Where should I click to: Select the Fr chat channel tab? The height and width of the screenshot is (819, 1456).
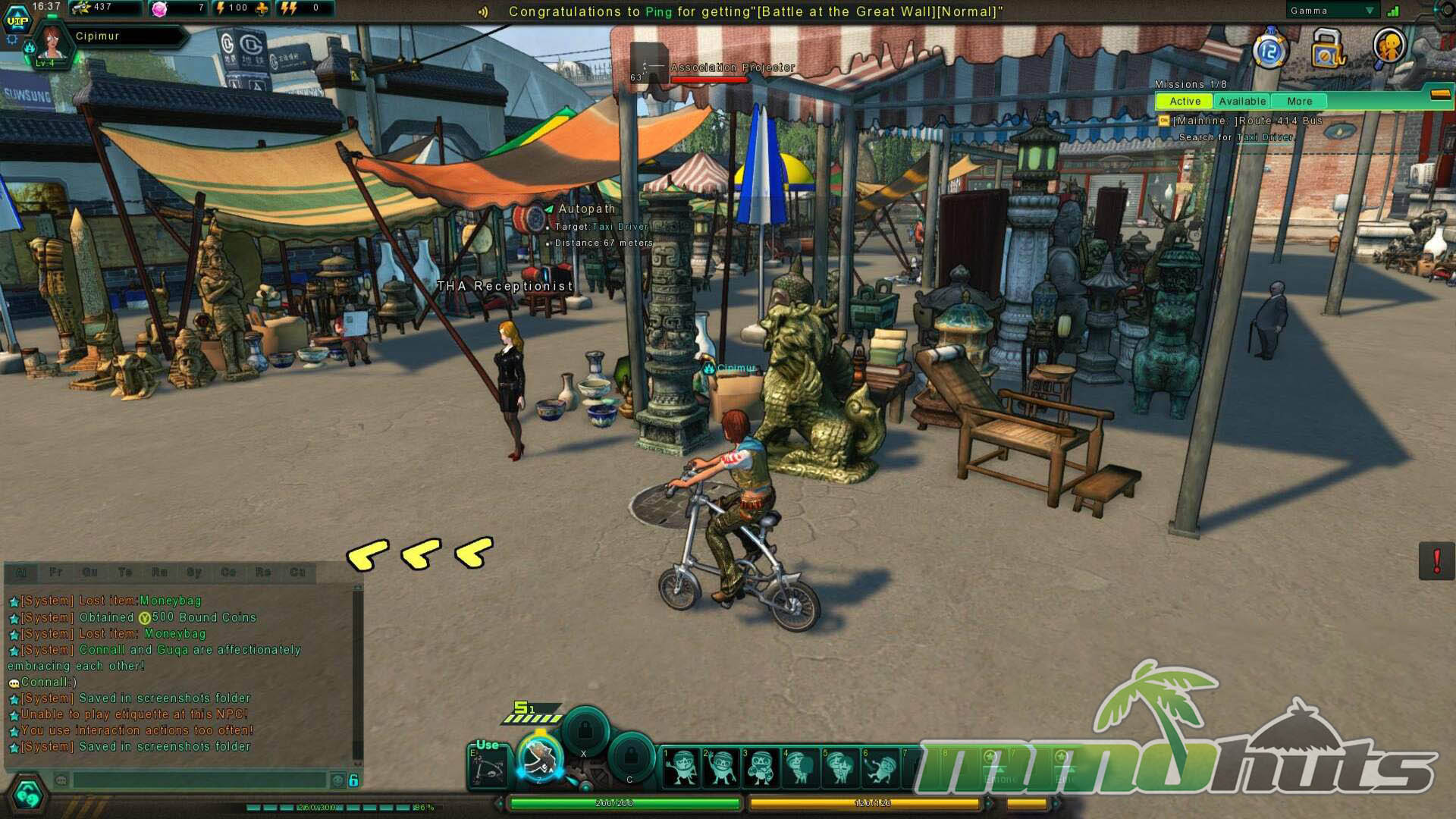[55, 572]
